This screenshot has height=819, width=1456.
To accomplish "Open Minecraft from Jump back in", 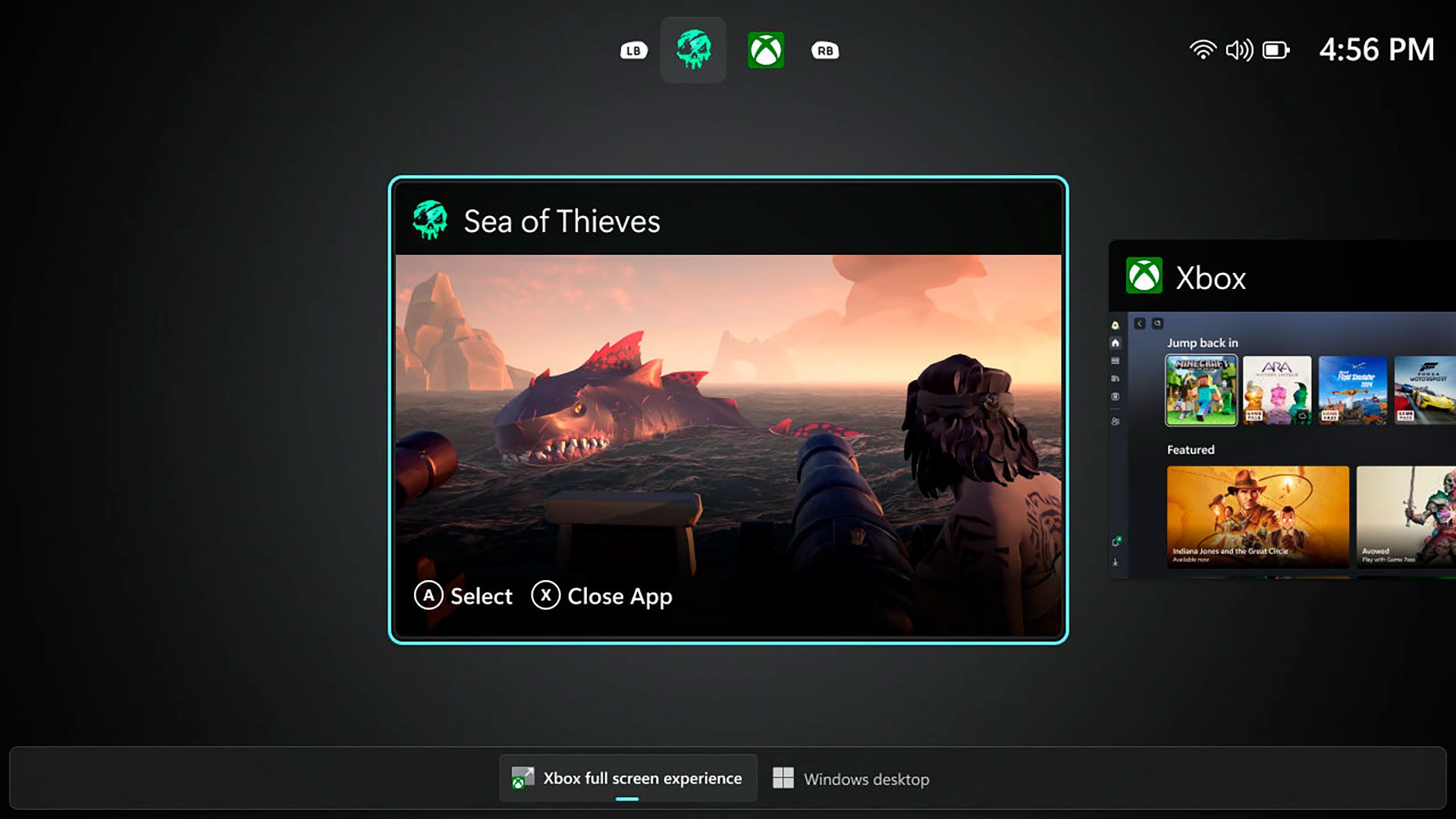I will (1201, 389).
